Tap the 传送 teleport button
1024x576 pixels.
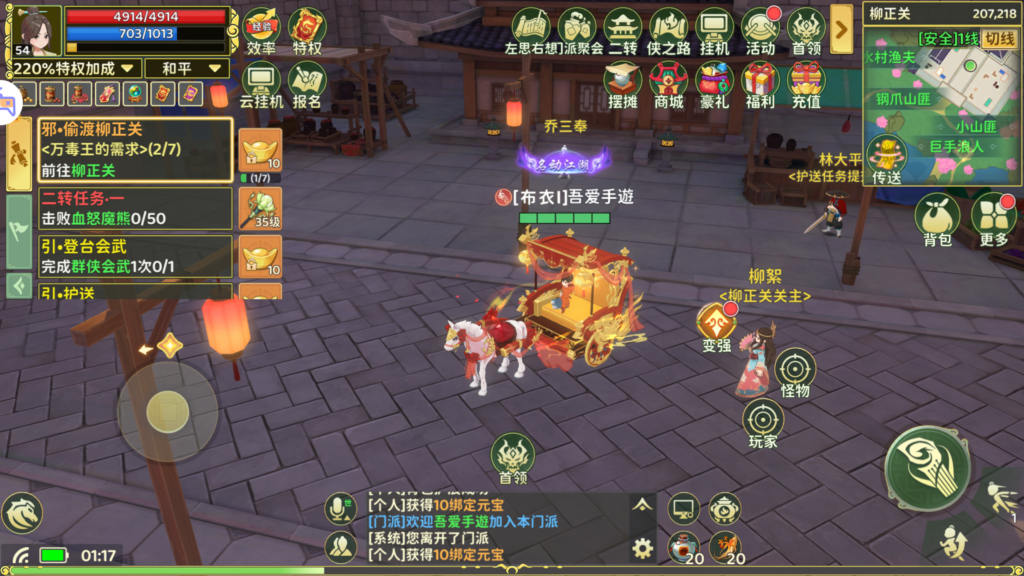886,160
